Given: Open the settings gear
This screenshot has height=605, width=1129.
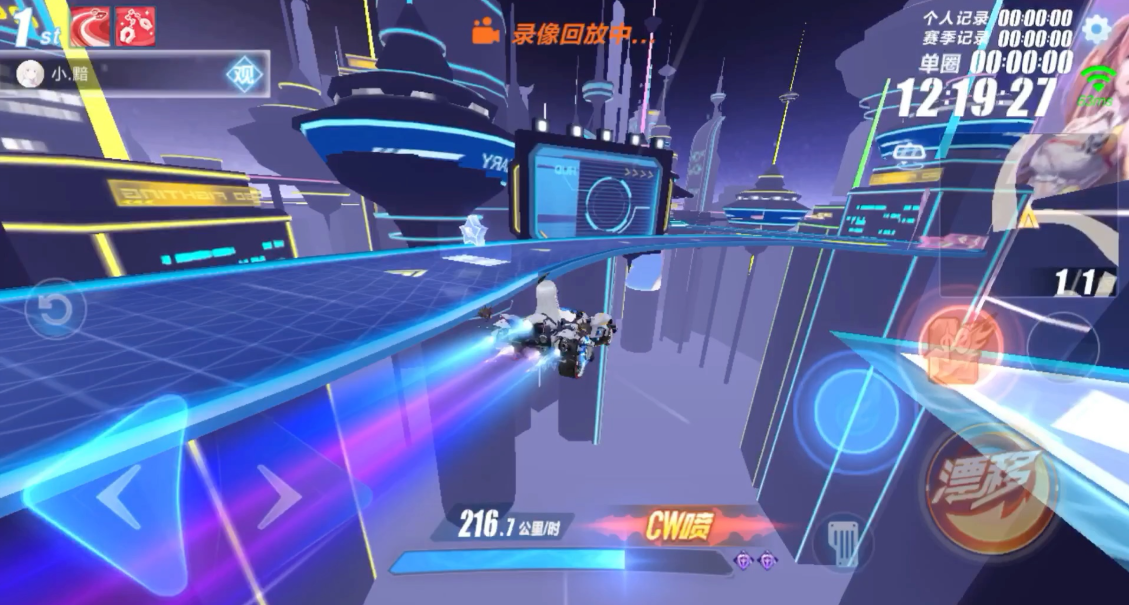Looking at the screenshot, I should (x=1097, y=28).
